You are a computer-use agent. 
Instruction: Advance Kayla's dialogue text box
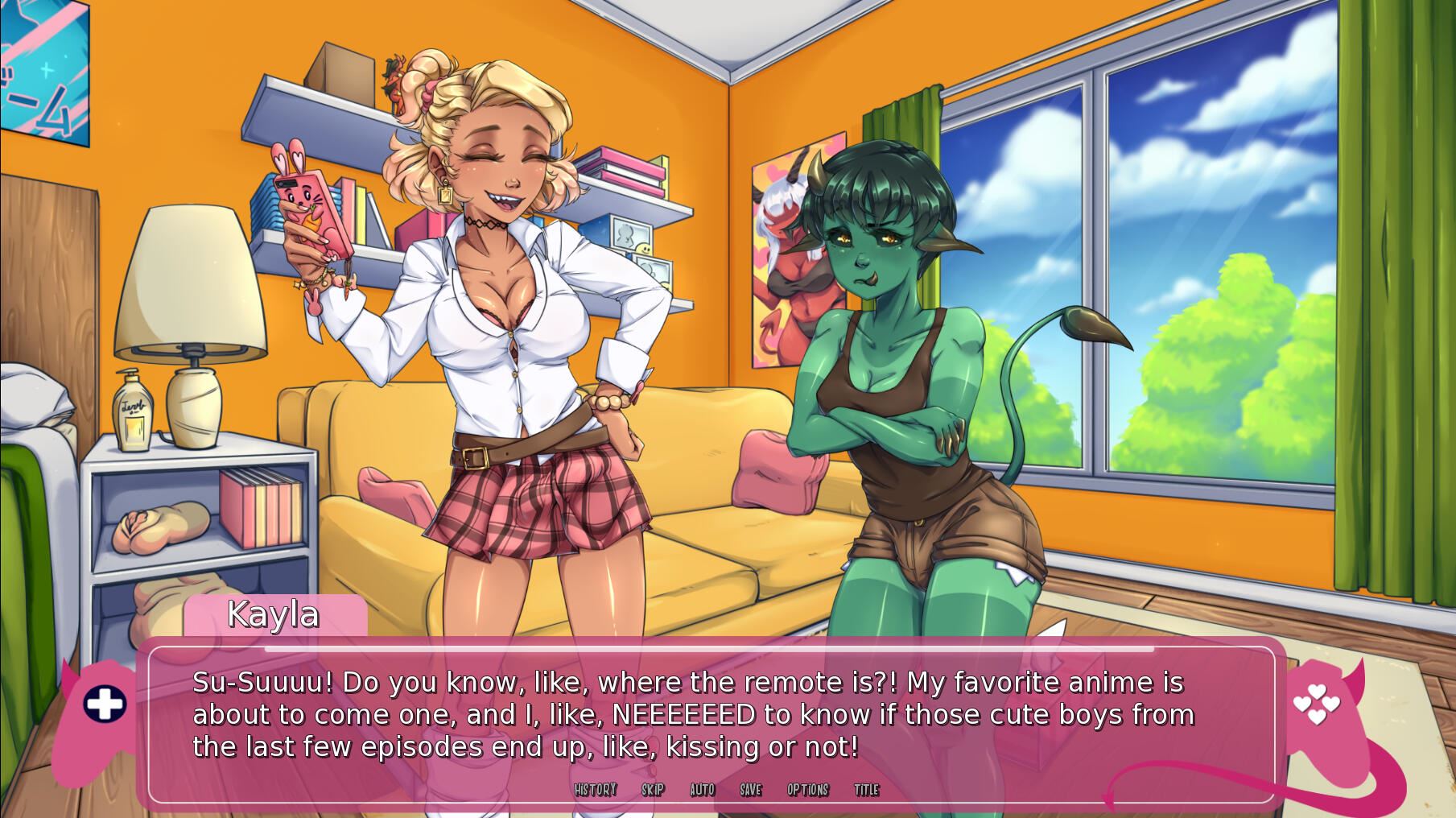[x=692, y=715]
